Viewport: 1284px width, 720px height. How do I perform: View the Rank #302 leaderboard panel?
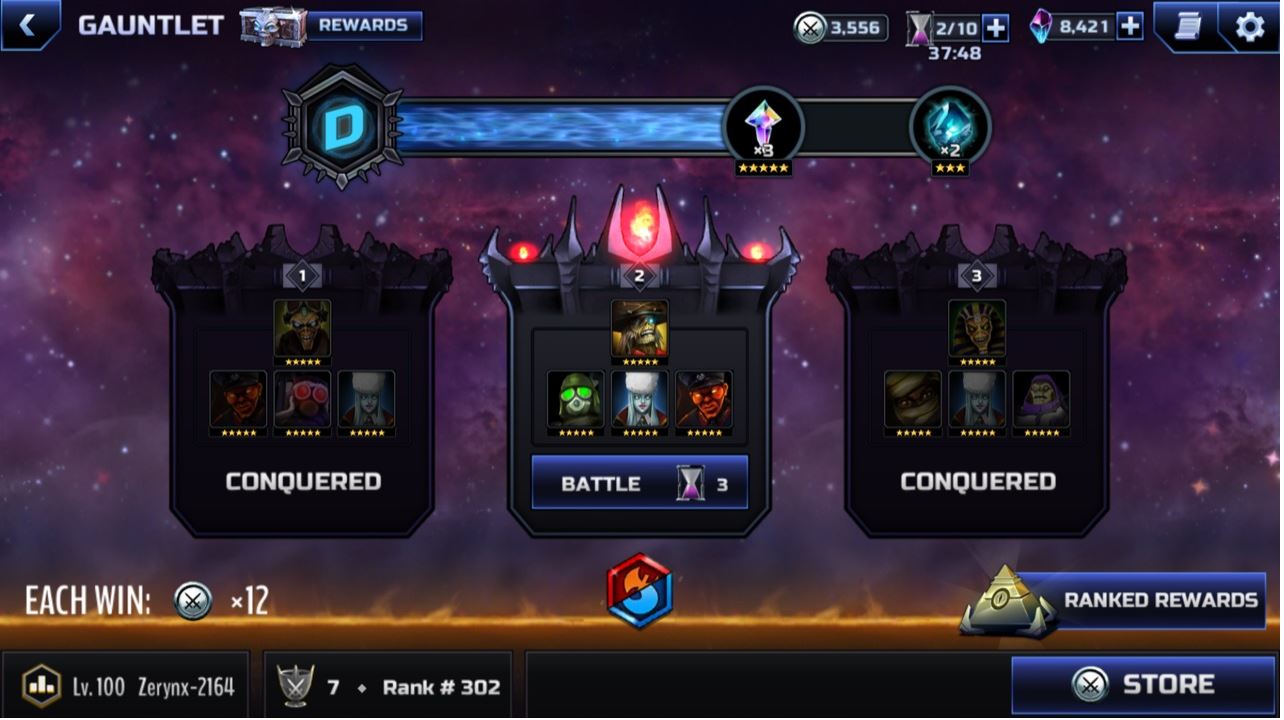[389, 686]
